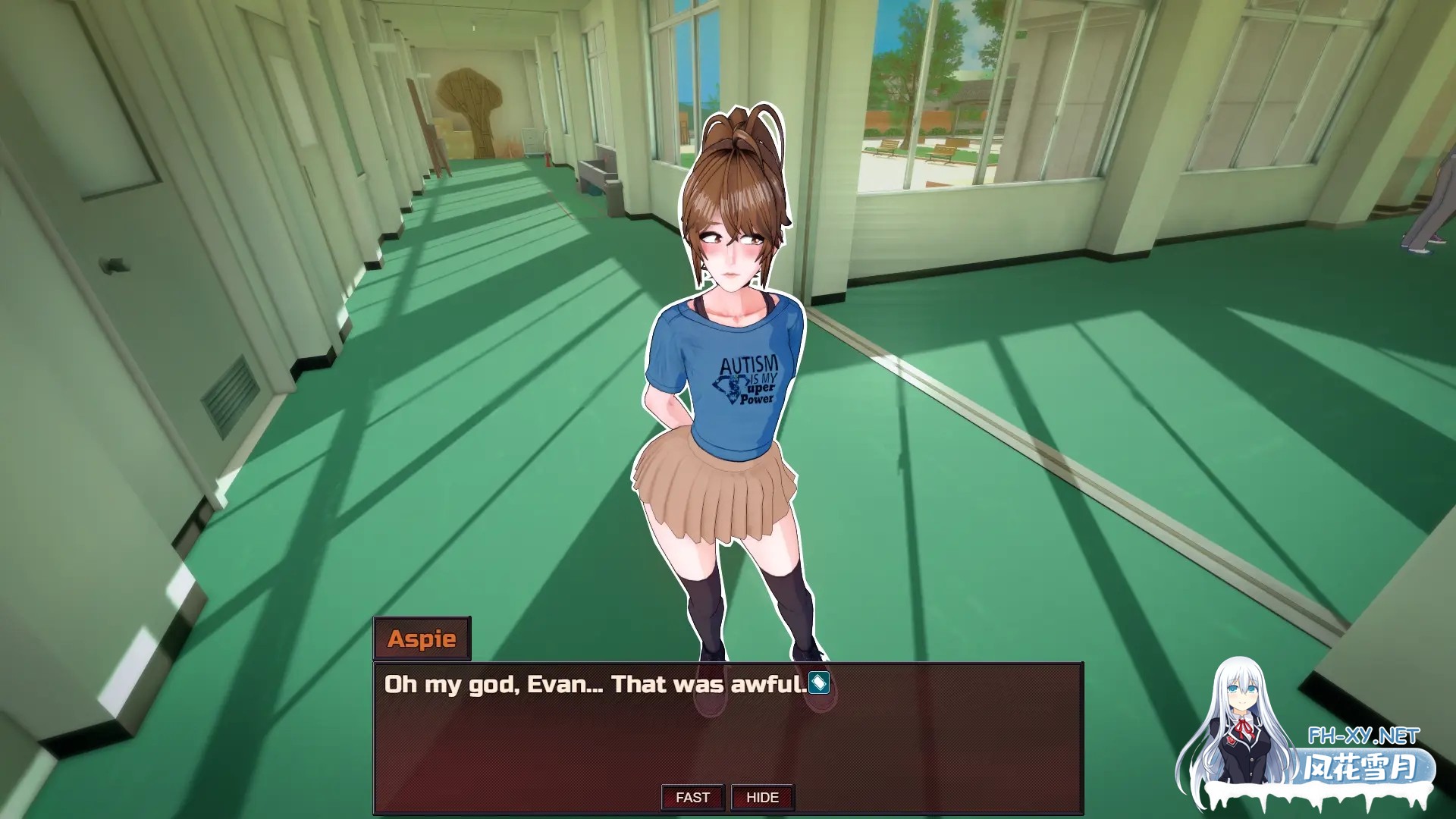Click the white-haired mascot girl icon
The image size is (1456, 819).
click(x=1244, y=728)
